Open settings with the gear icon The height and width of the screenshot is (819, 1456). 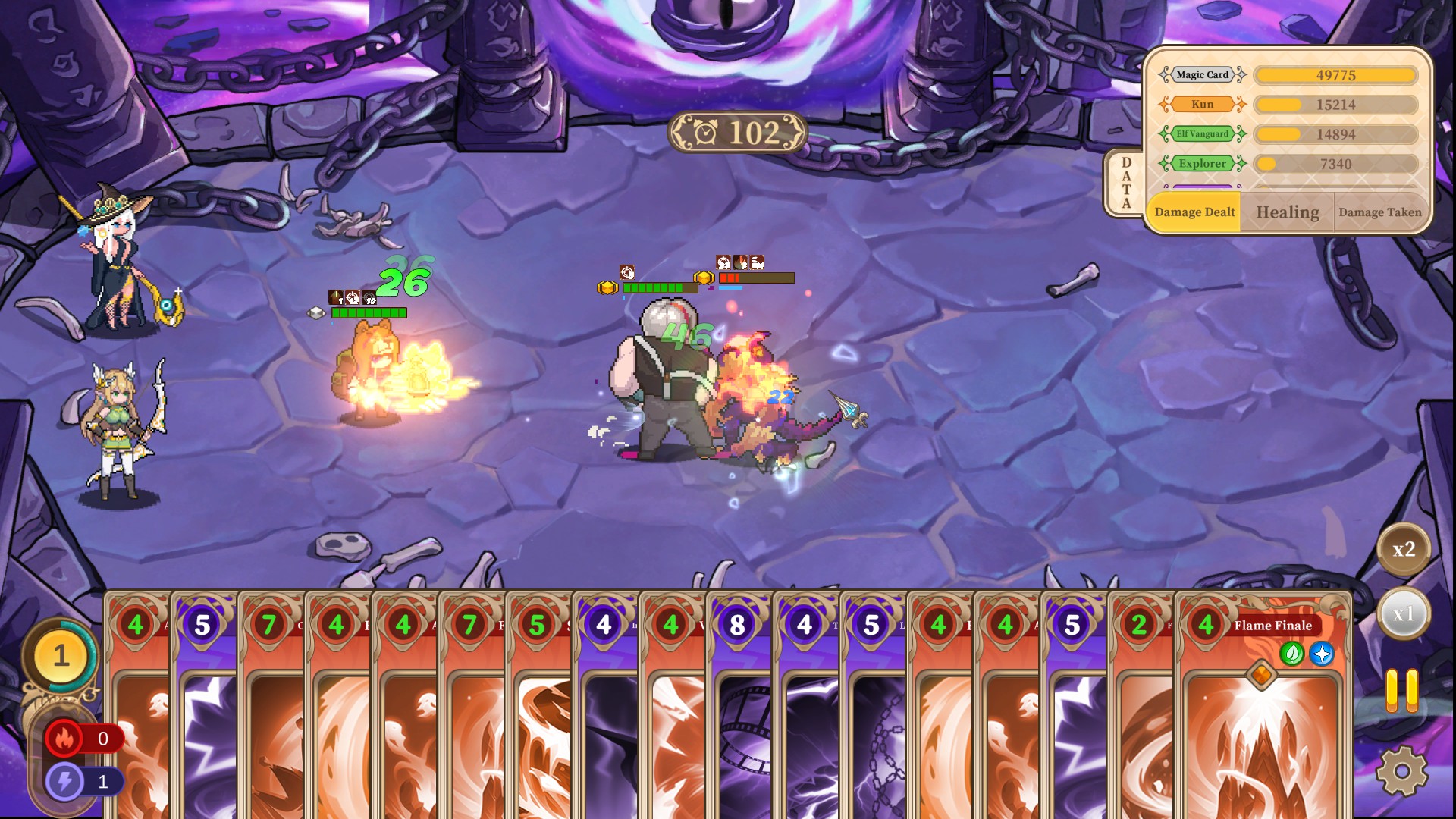tap(1402, 771)
